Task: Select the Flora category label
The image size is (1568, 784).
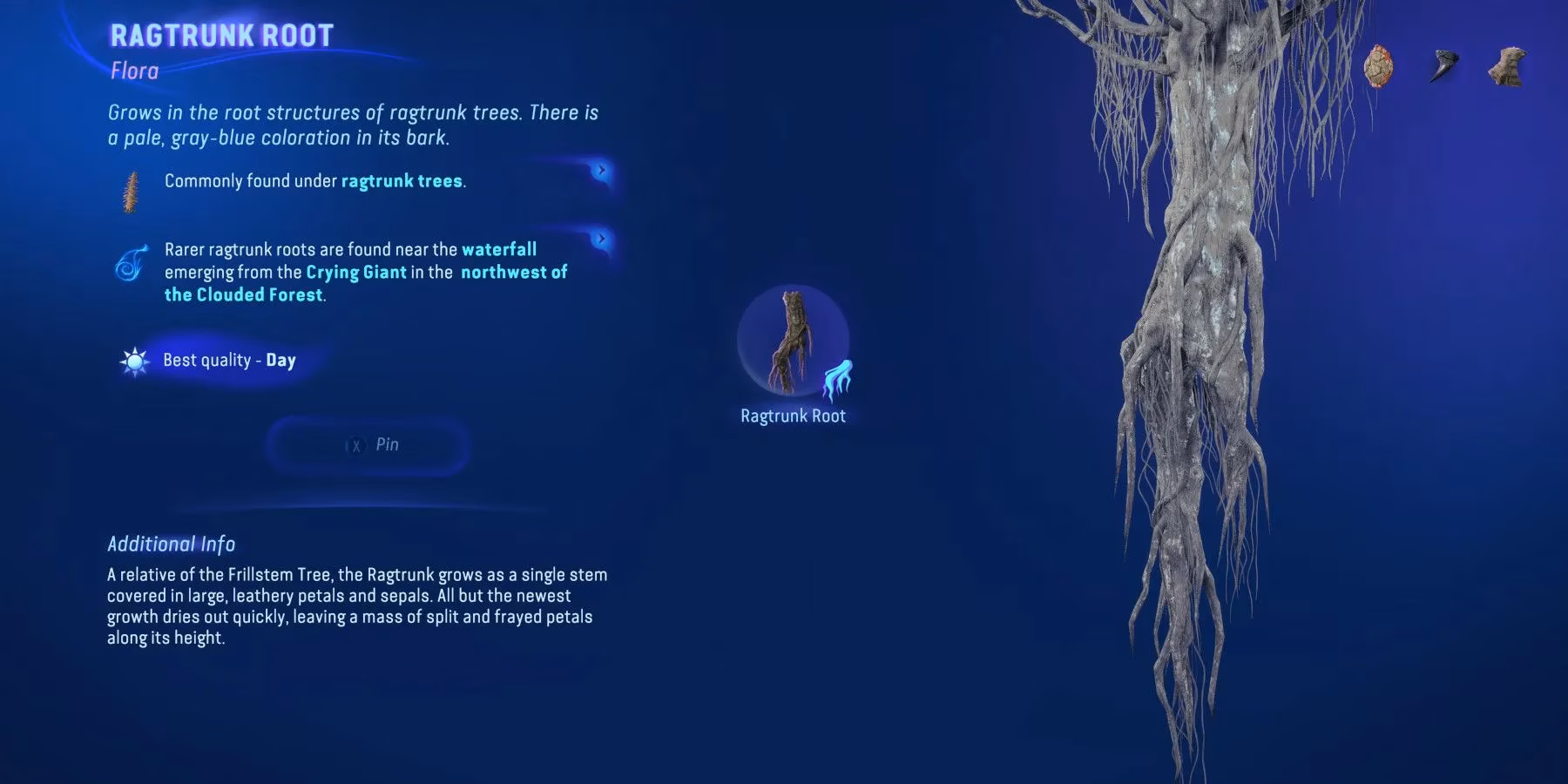Action: (133, 71)
